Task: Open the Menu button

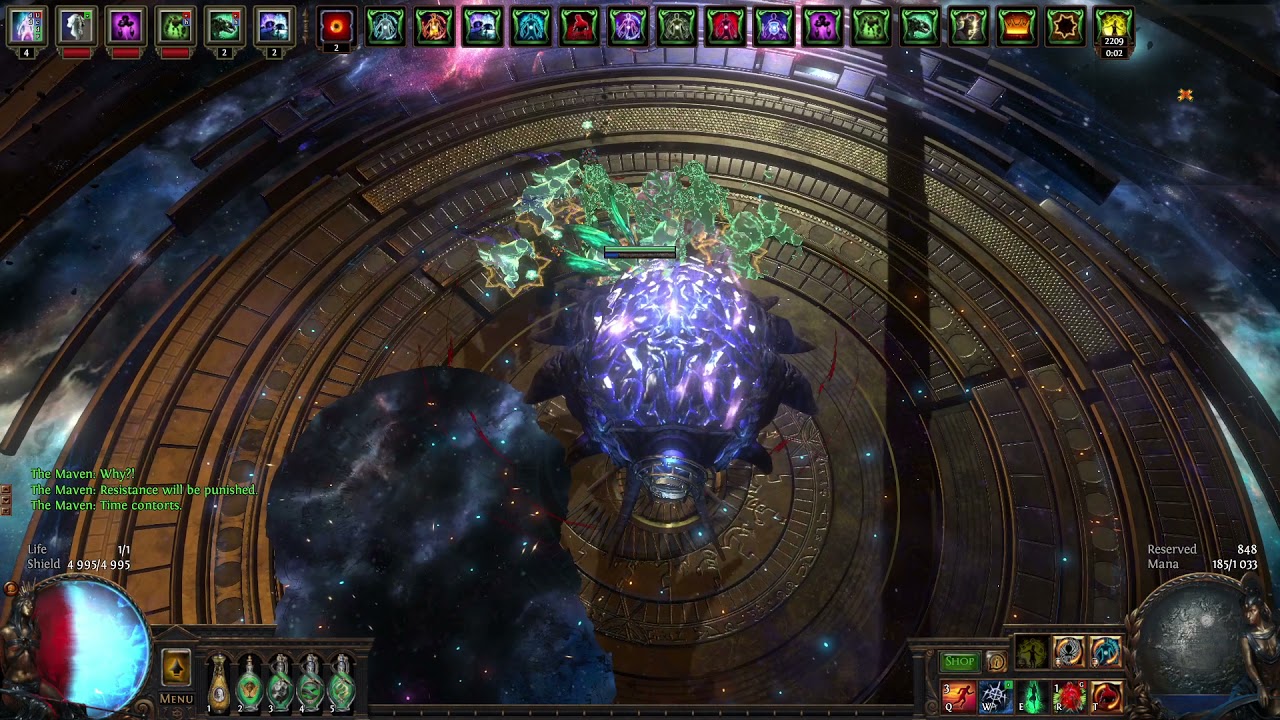Action: [176, 699]
